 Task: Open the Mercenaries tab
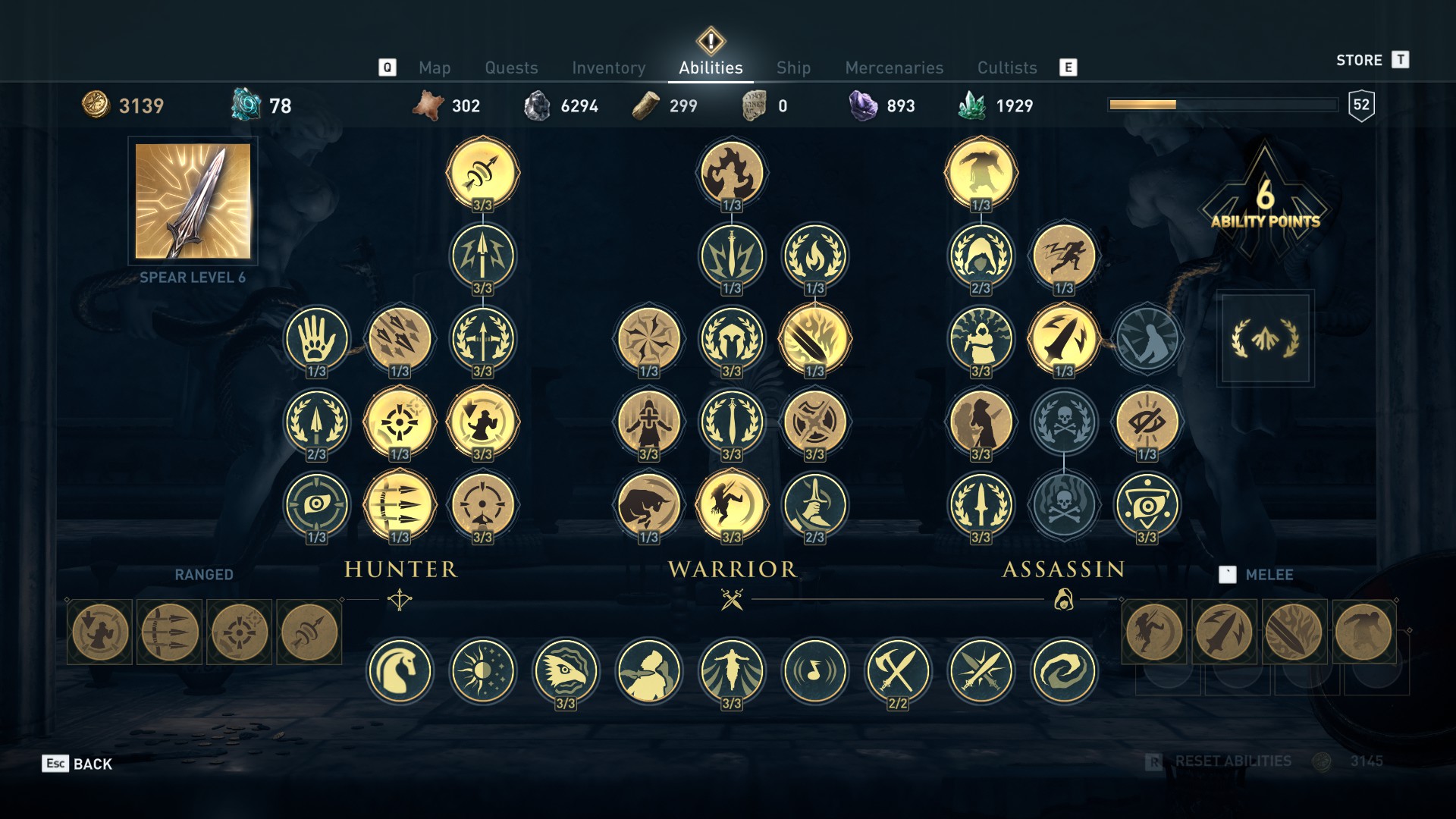point(894,67)
